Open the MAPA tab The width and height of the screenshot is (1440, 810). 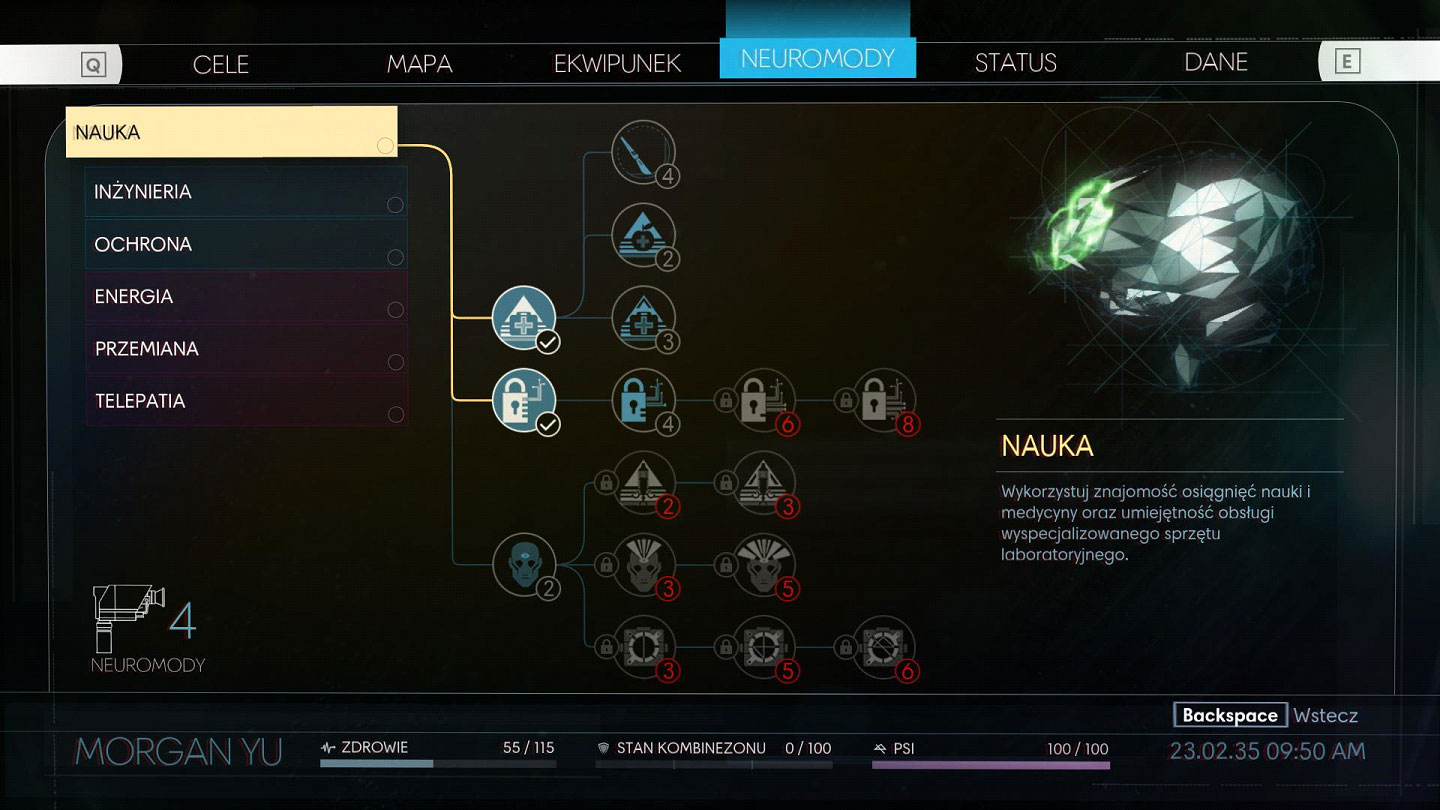(419, 64)
